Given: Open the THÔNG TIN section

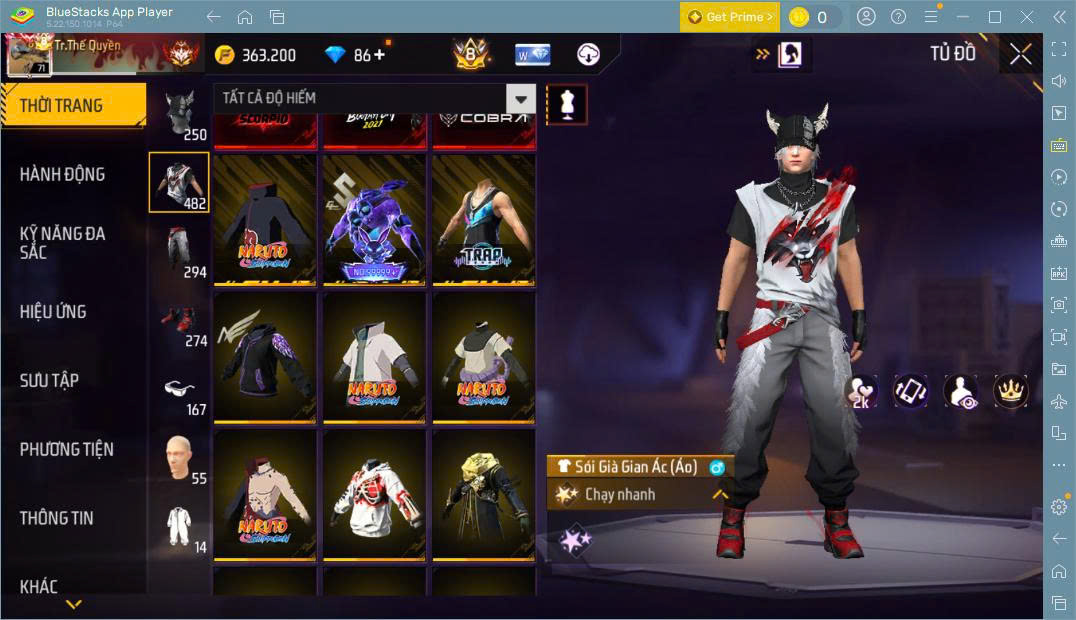Looking at the screenshot, I should [x=56, y=518].
